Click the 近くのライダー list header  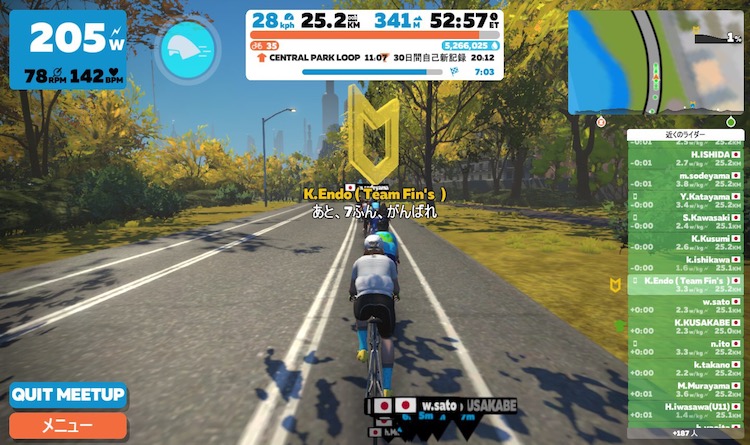(686, 134)
